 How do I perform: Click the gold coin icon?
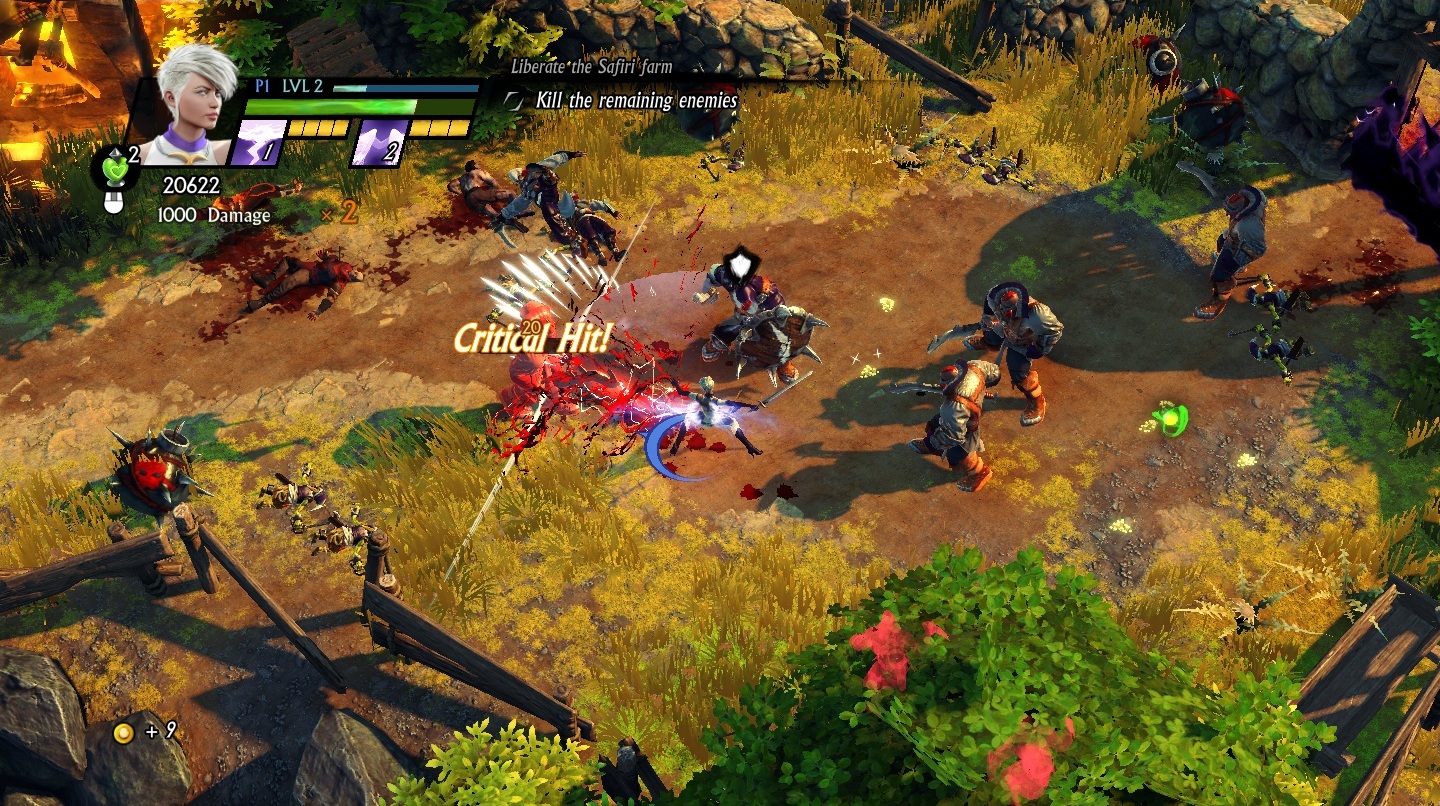coord(123,733)
